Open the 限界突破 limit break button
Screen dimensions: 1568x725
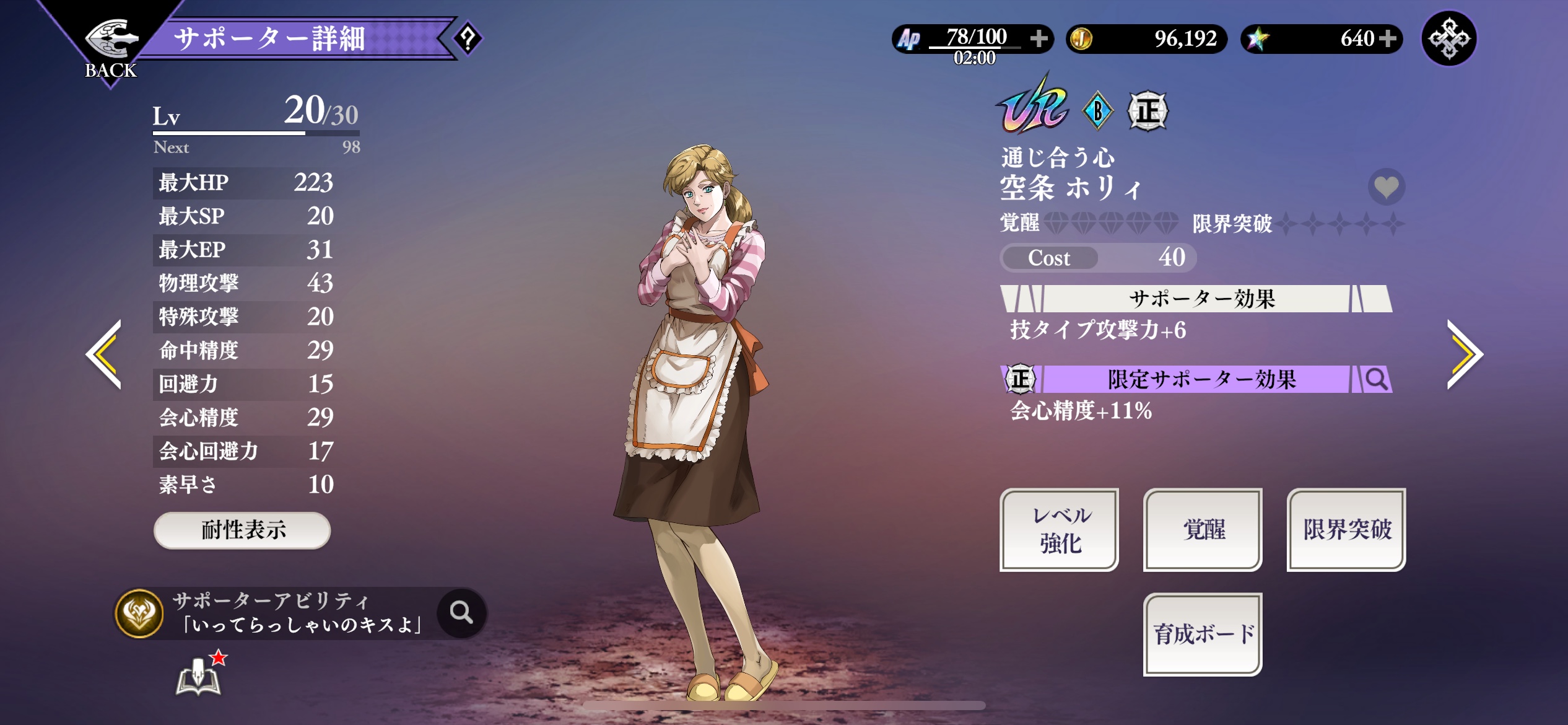[x=1346, y=530]
